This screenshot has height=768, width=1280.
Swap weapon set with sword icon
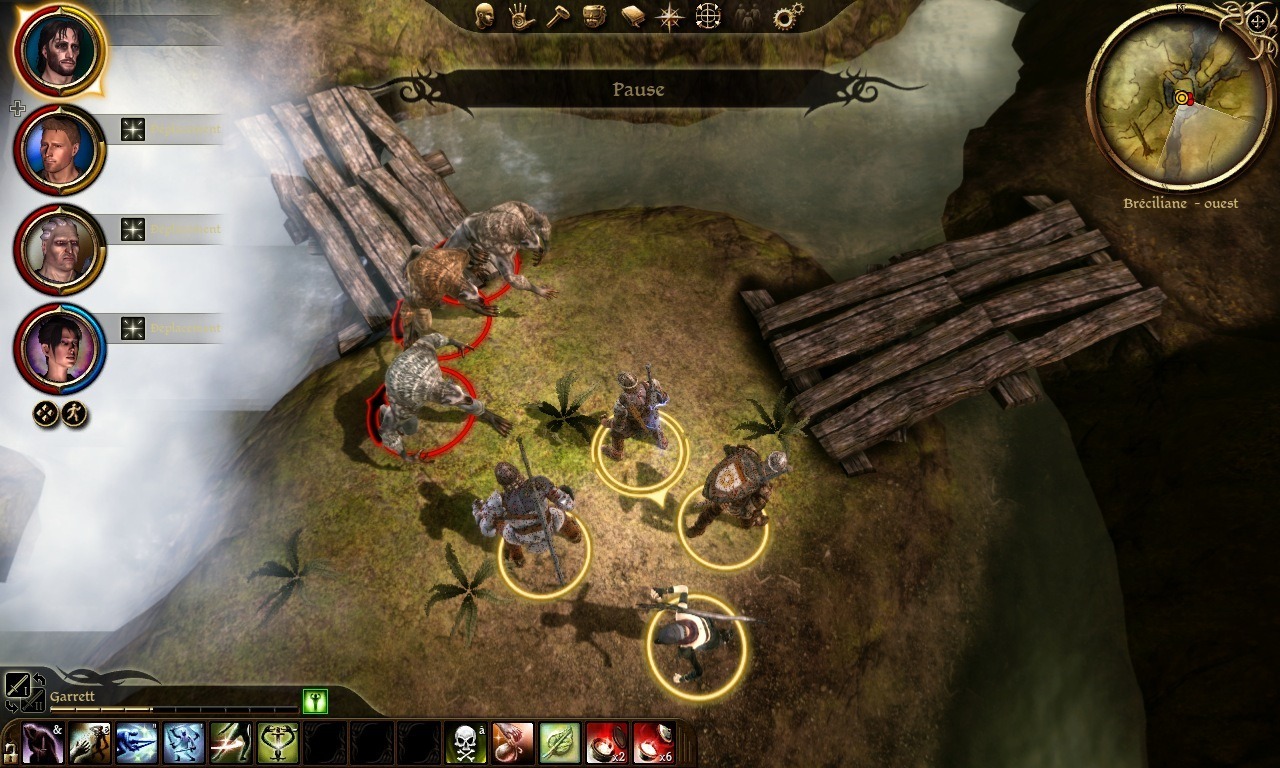pyautogui.click(x=18, y=686)
